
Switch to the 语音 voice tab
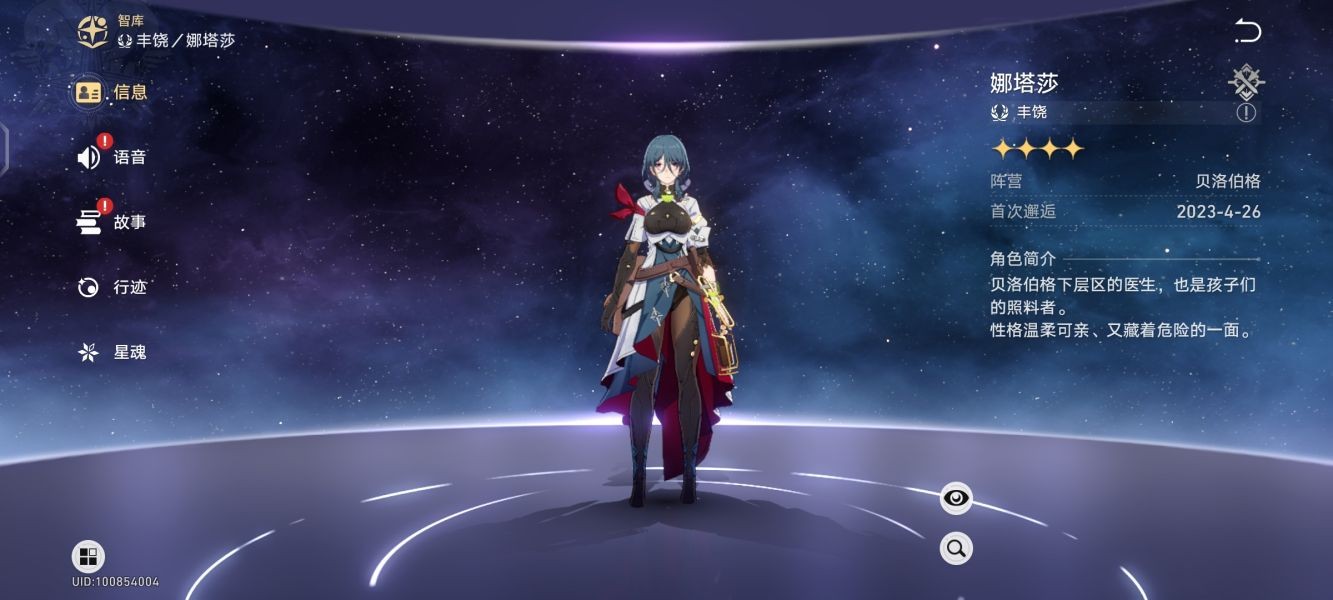[112, 157]
